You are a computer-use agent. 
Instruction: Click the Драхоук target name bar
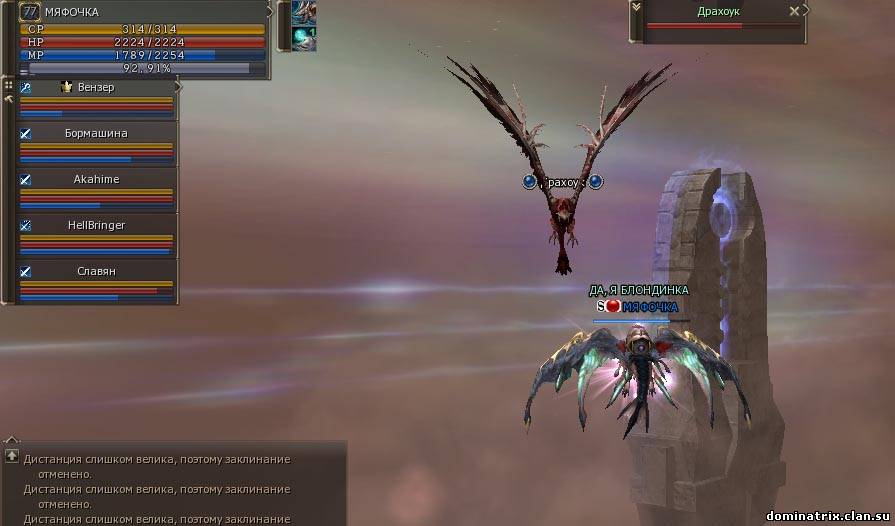point(718,11)
